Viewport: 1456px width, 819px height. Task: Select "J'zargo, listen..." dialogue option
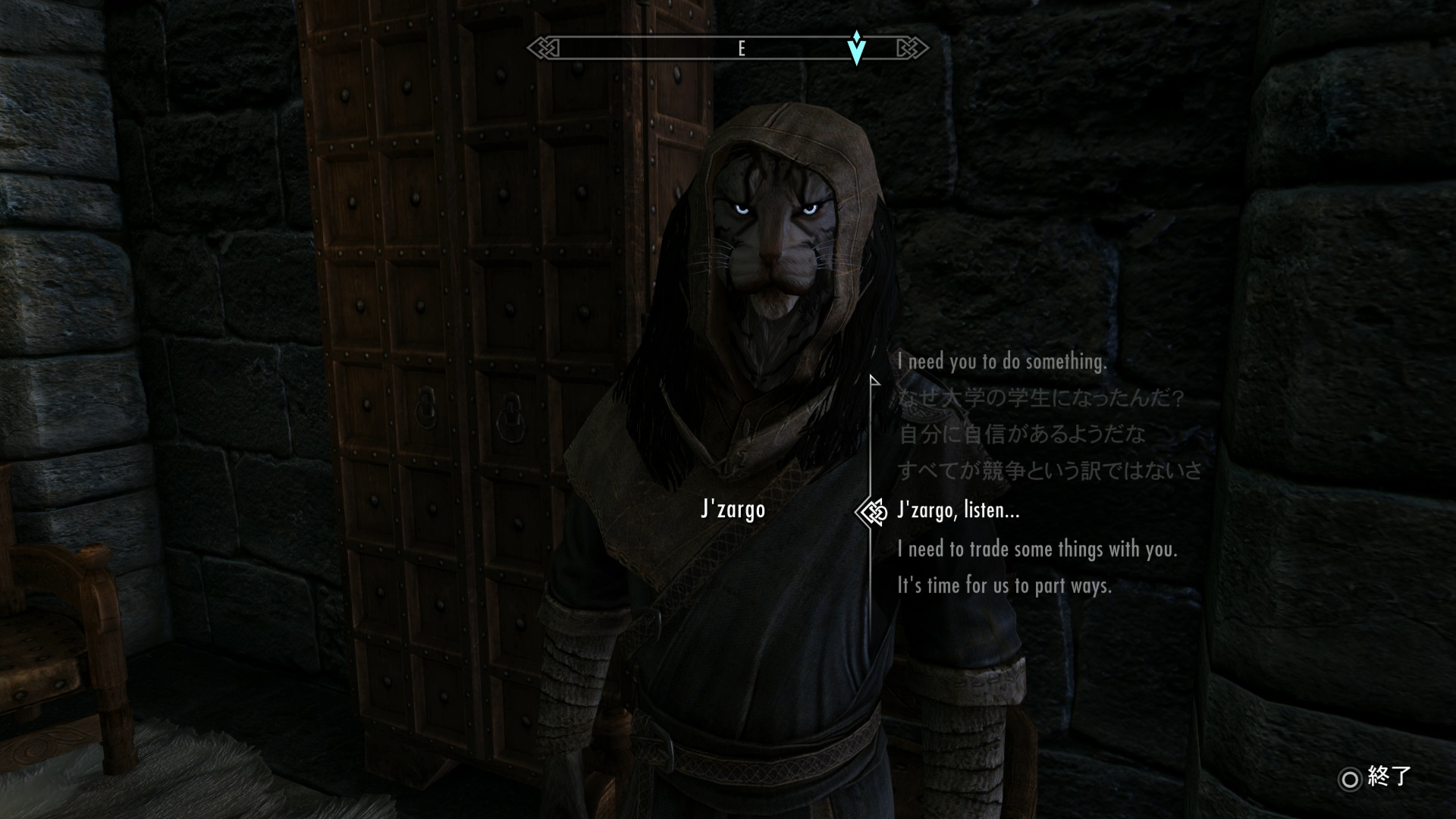958,510
